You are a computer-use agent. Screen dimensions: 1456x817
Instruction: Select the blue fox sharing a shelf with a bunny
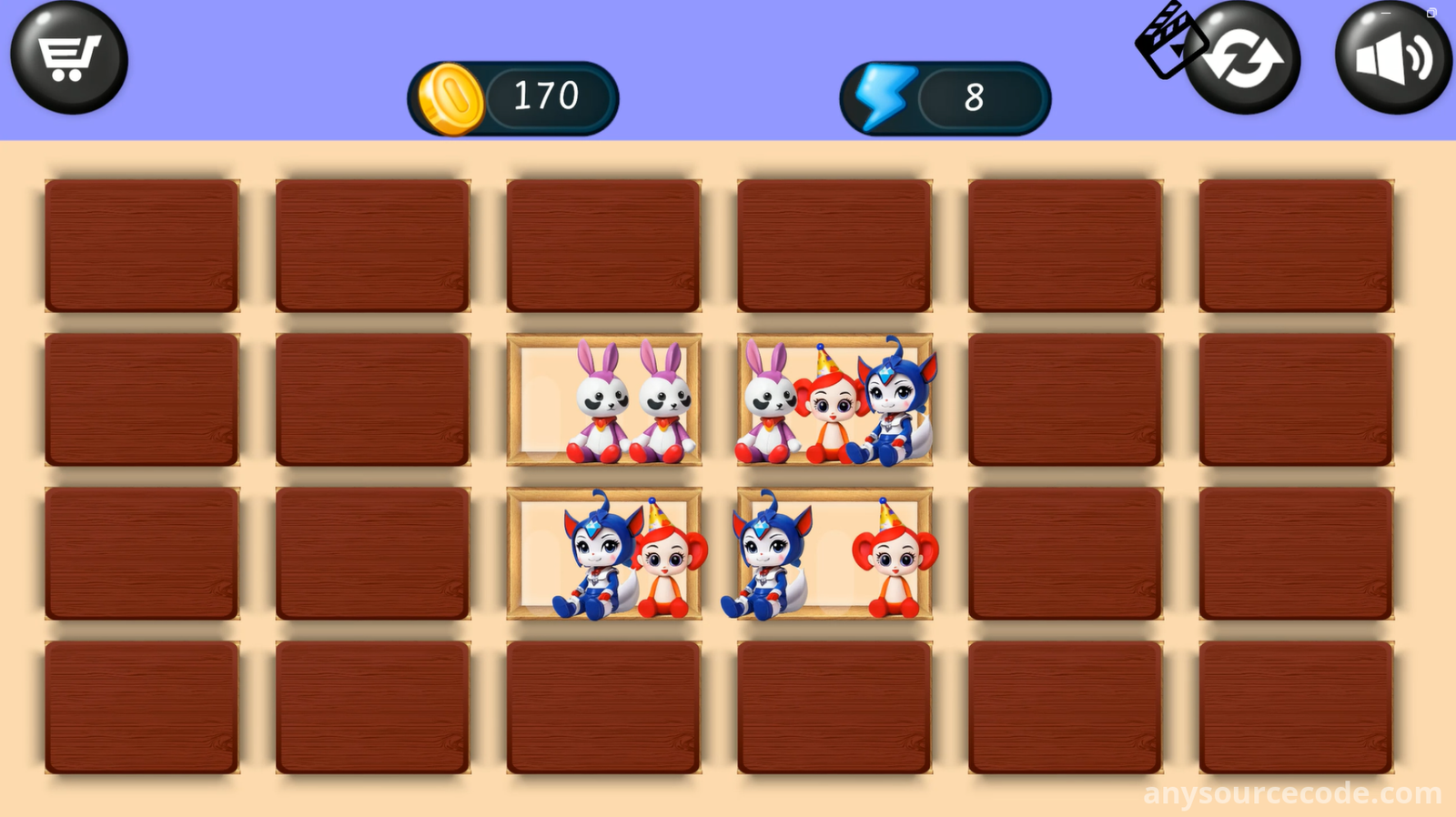[x=892, y=400]
